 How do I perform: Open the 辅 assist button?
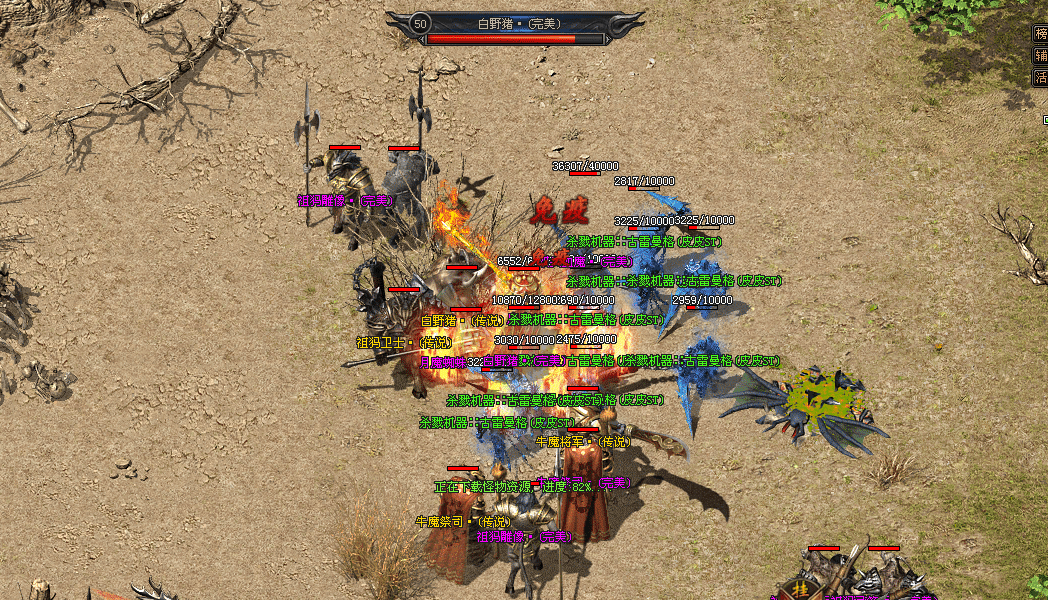(x=1041, y=56)
